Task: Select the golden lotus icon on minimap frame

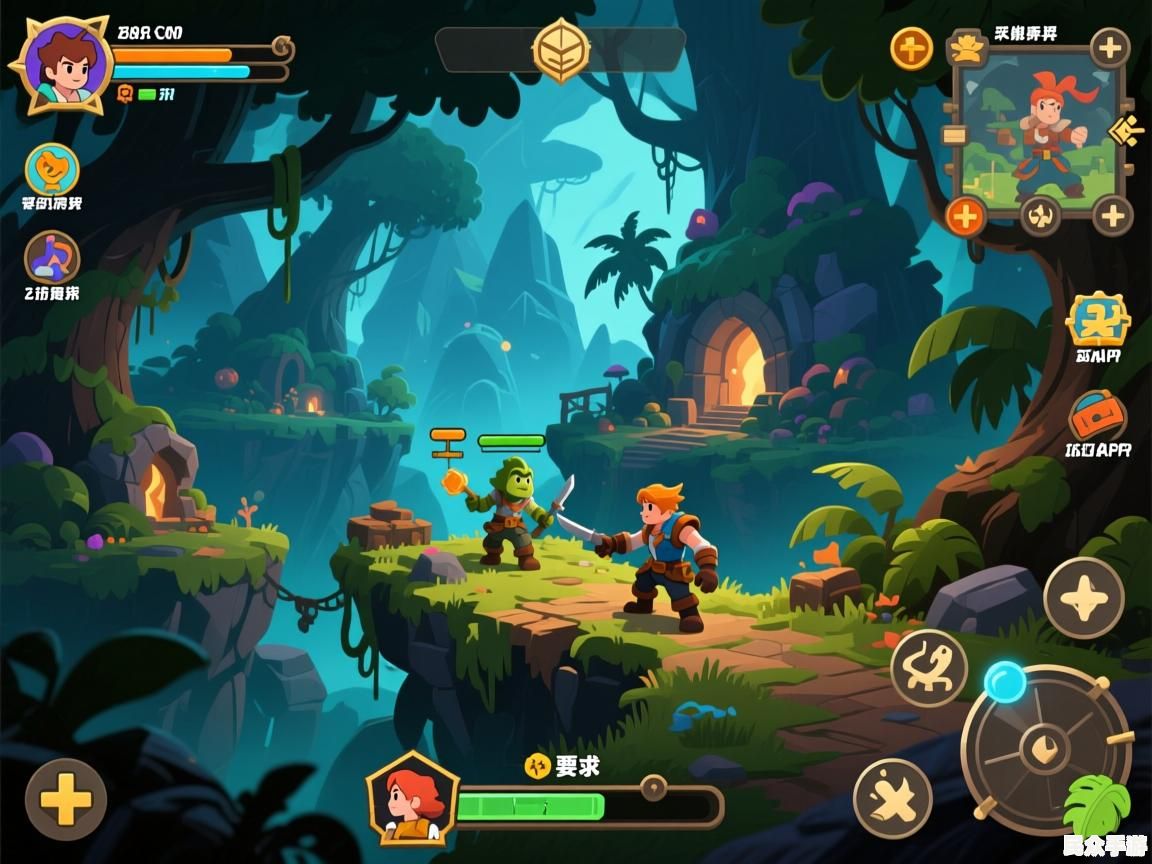Action: tap(966, 47)
